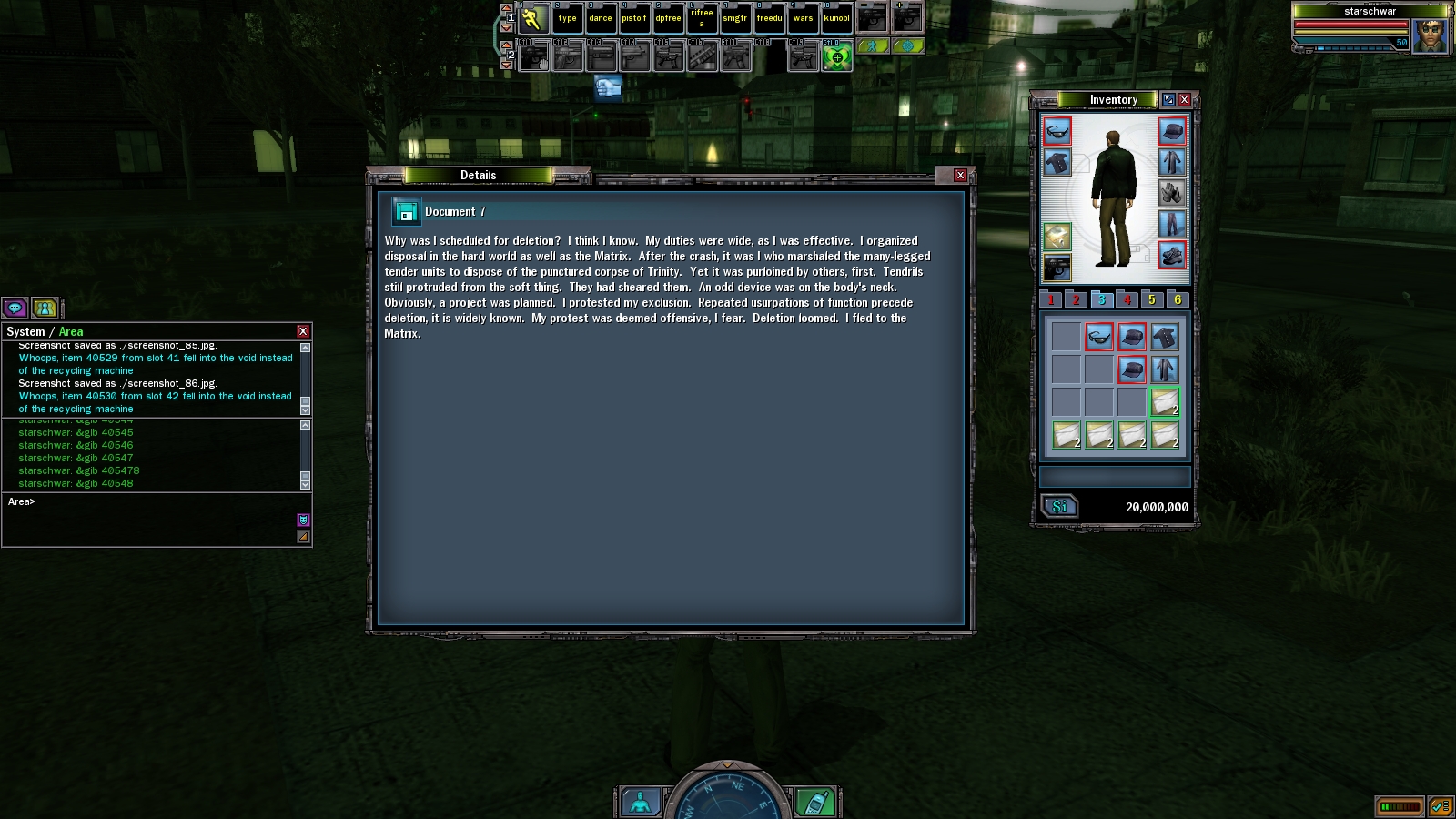Activate the yellow running figure ability
The height and width of the screenshot is (819, 1456).
point(533,18)
